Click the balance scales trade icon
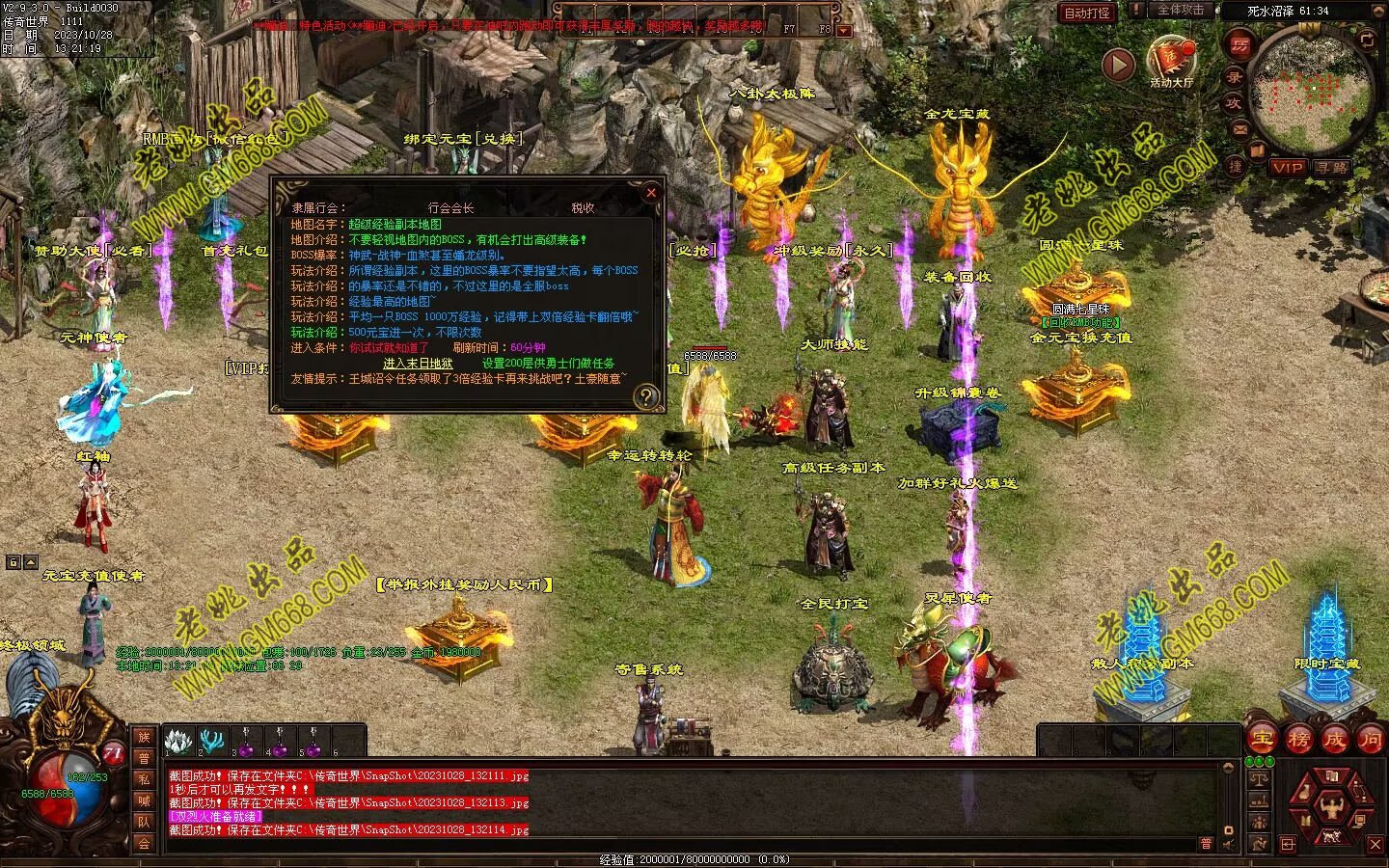The height and width of the screenshot is (868, 1389). [1259, 777]
